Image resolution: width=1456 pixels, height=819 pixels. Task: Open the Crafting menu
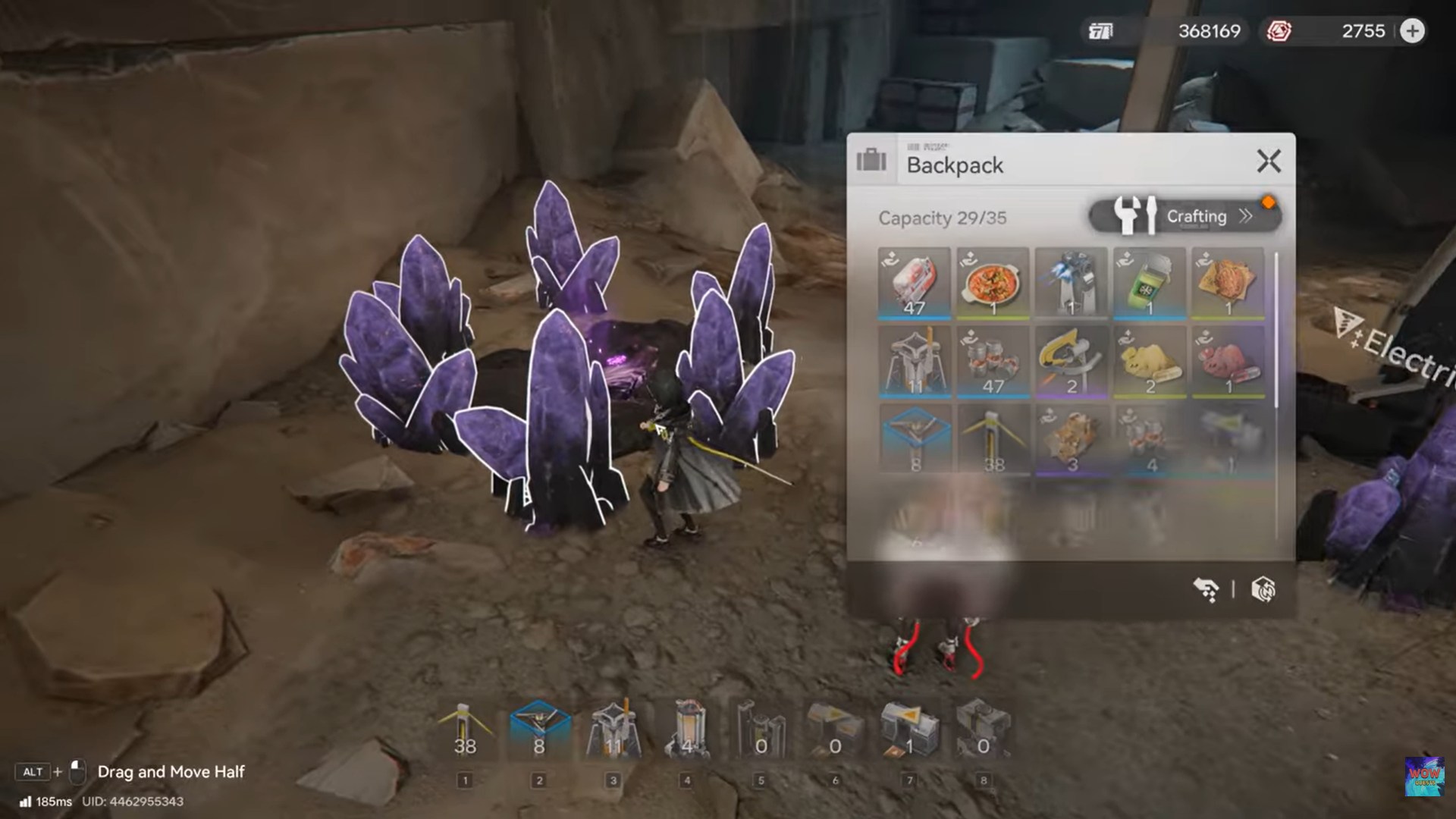coord(1197,216)
